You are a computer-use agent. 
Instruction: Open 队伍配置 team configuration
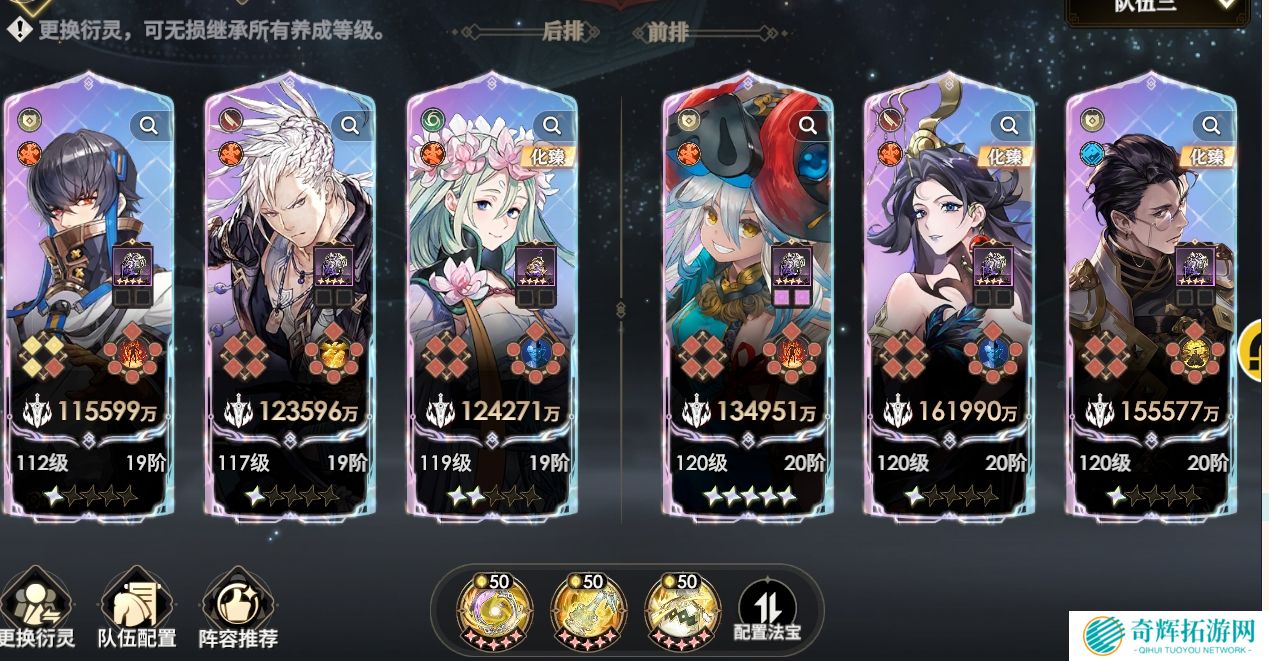coord(137,609)
